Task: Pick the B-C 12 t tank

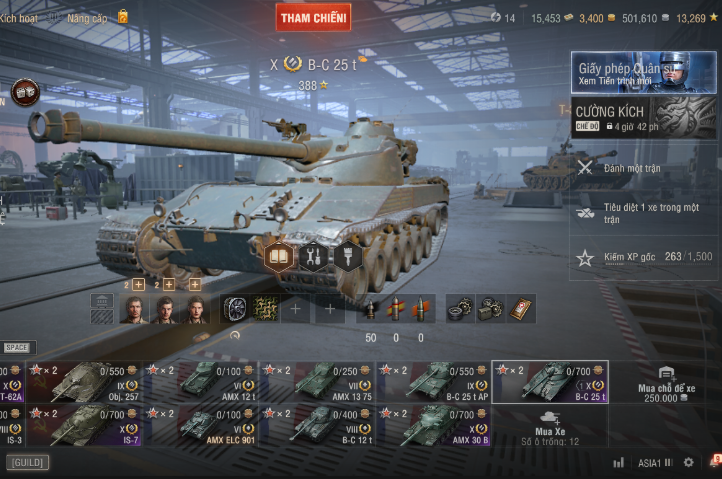Action: click(317, 424)
